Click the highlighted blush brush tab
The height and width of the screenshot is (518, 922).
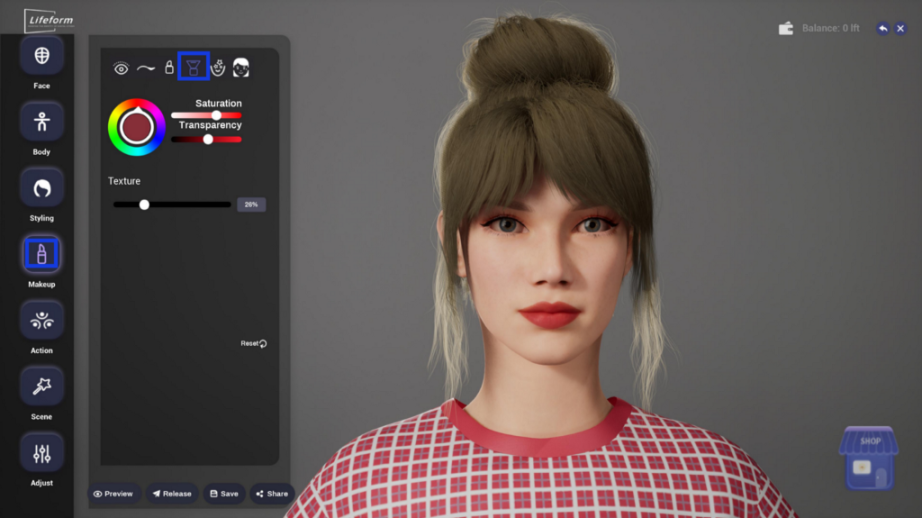(193, 67)
